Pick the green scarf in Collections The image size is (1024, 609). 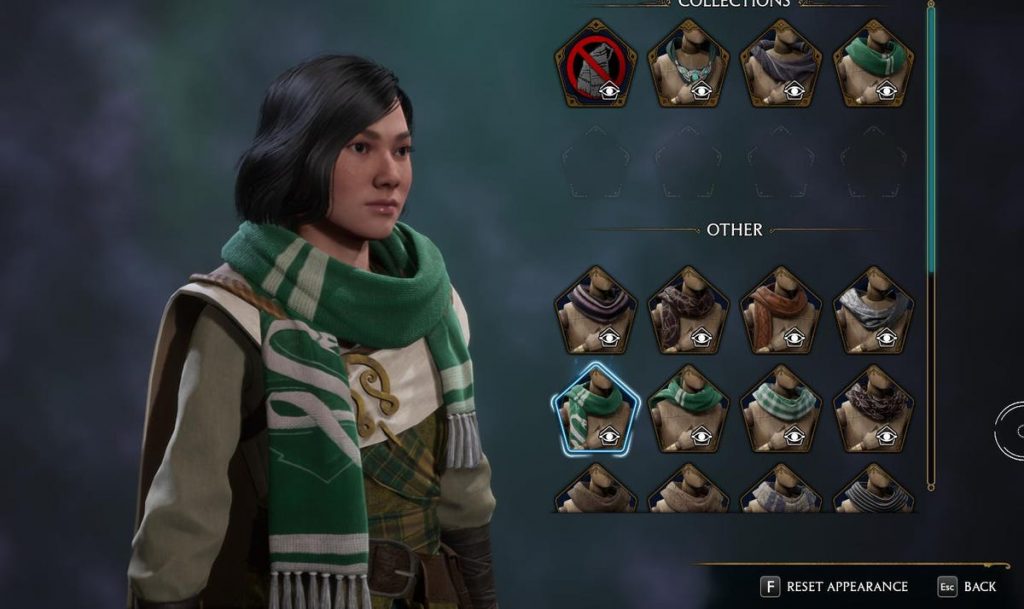click(874, 64)
